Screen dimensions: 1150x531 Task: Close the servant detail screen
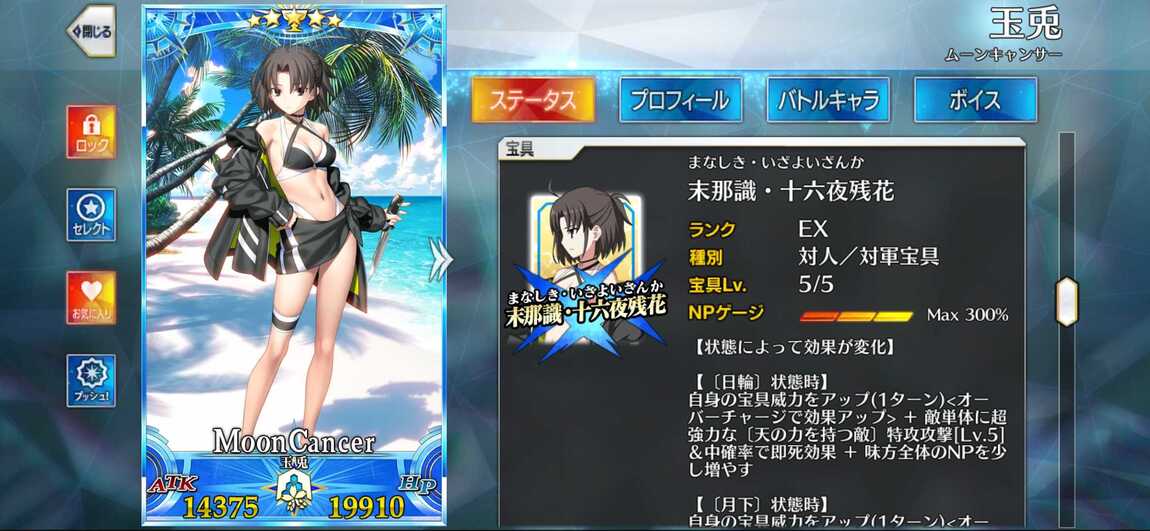[92, 31]
